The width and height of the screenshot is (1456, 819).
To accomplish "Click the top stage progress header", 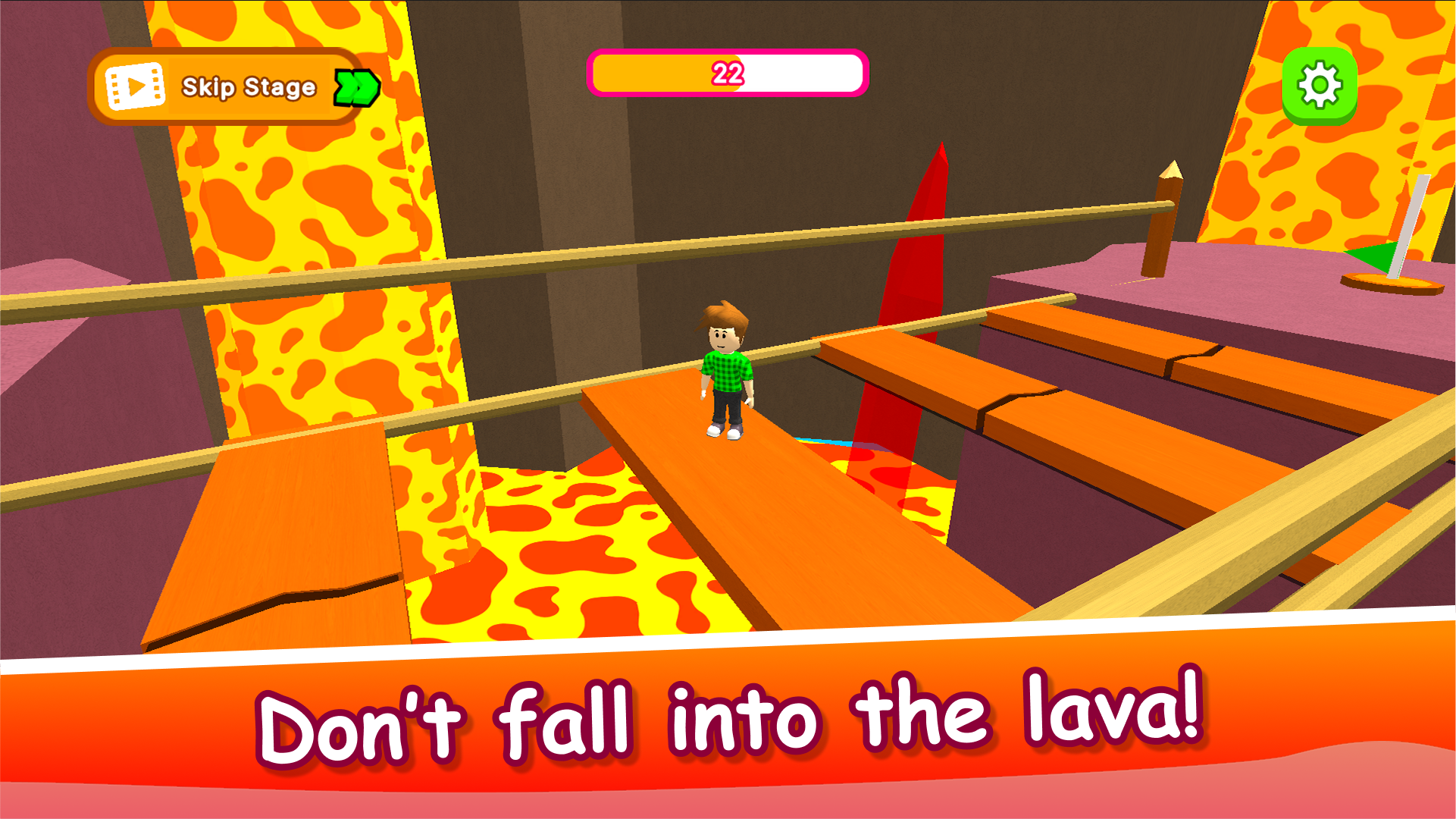I will (x=727, y=74).
